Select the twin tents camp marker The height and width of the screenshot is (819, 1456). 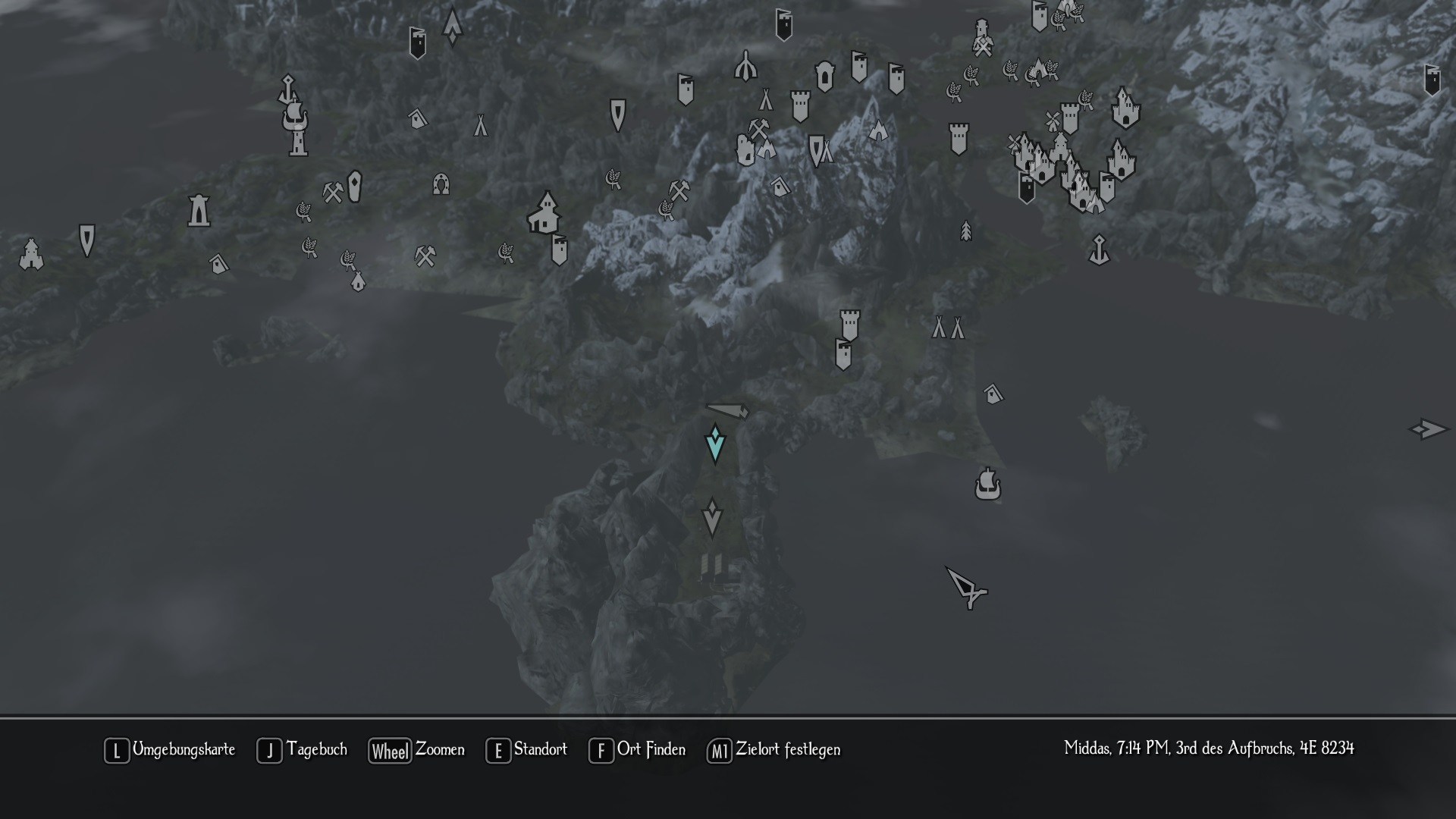click(948, 328)
